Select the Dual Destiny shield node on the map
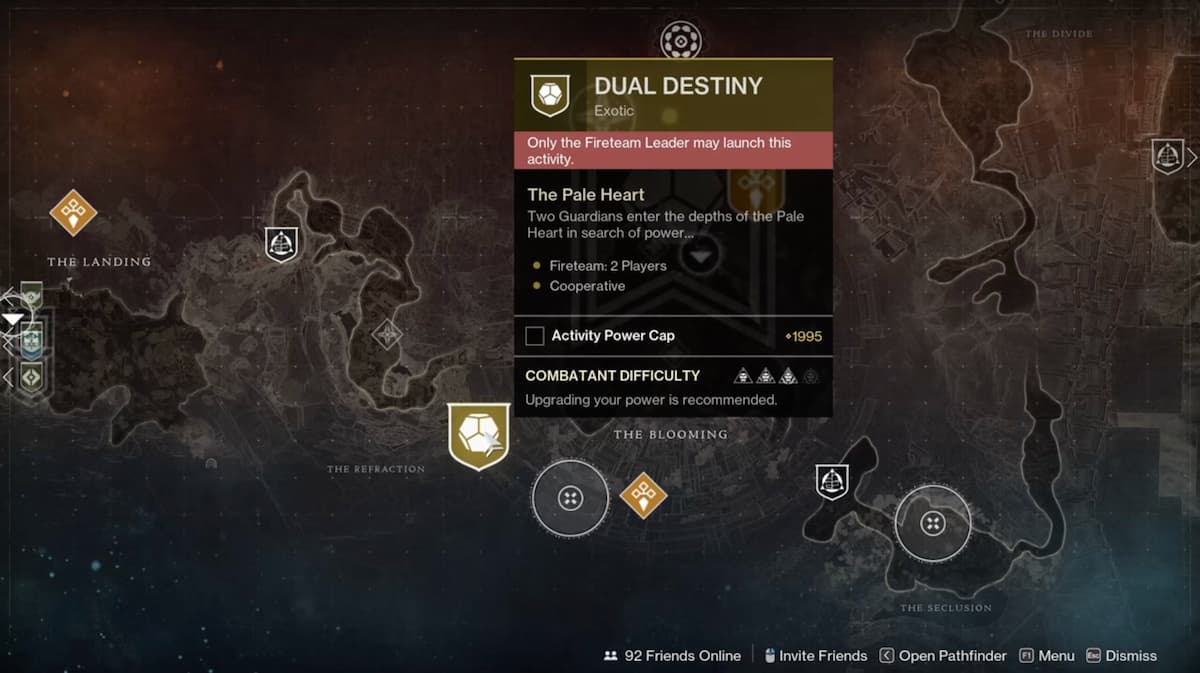 pyautogui.click(x=479, y=435)
